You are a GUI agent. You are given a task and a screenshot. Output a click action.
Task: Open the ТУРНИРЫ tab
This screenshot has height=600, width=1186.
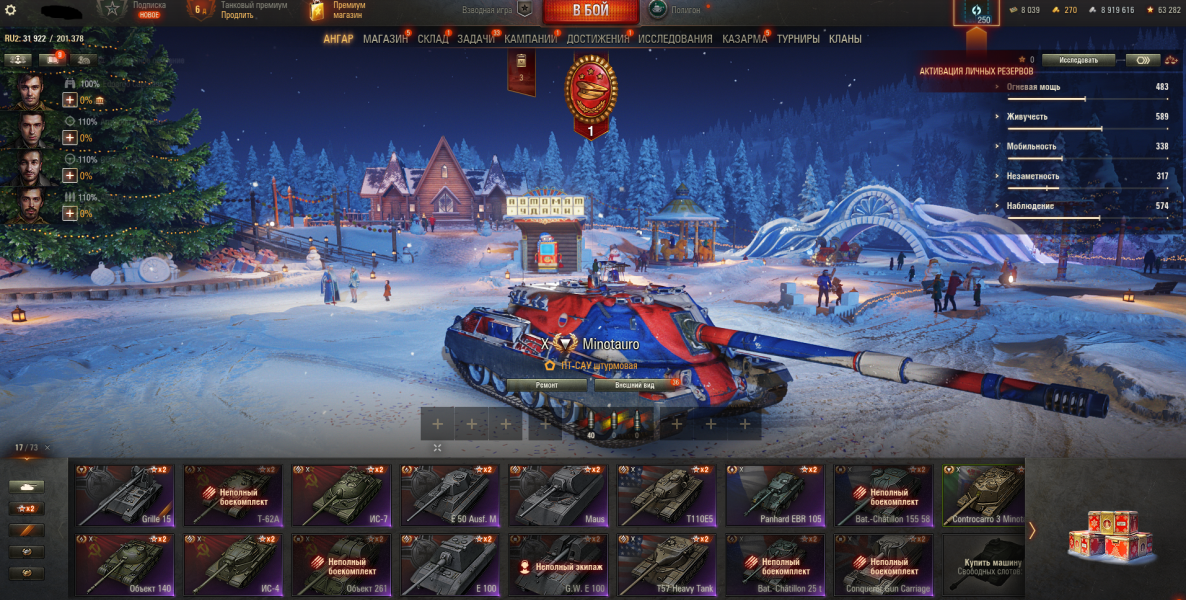pyautogui.click(x=798, y=39)
